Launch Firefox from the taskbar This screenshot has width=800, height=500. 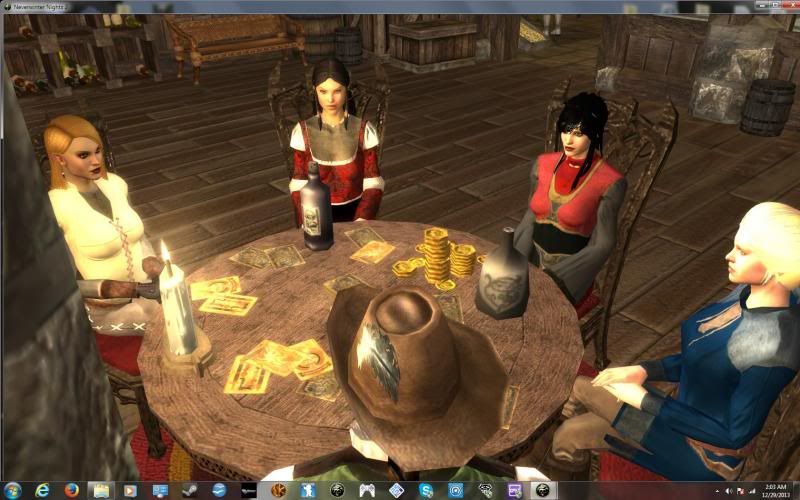[71, 490]
